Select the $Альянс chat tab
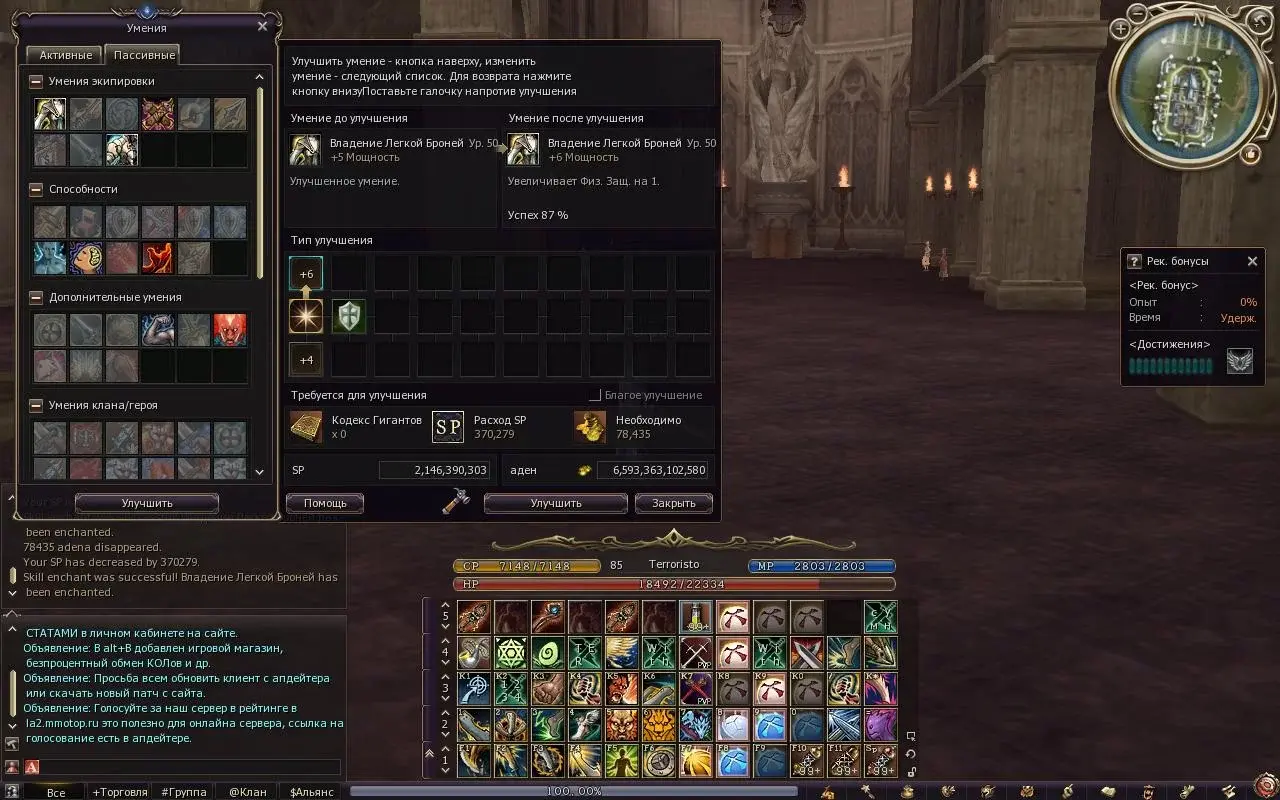The image size is (1280, 800). [x=311, y=792]
